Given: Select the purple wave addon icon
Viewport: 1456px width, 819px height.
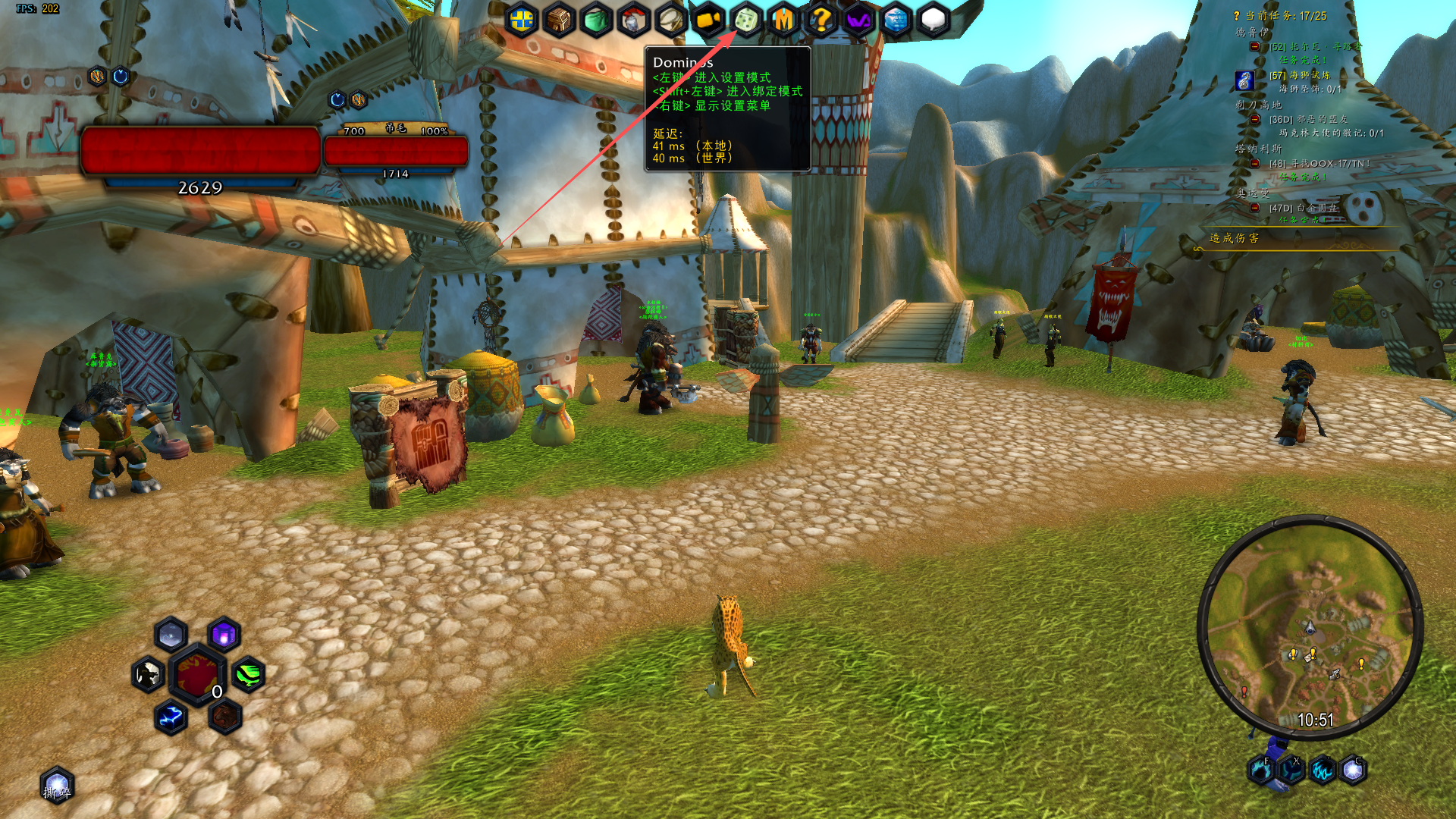Looking at the screenshot, I should pyautogui.click(x=858, y=20).
